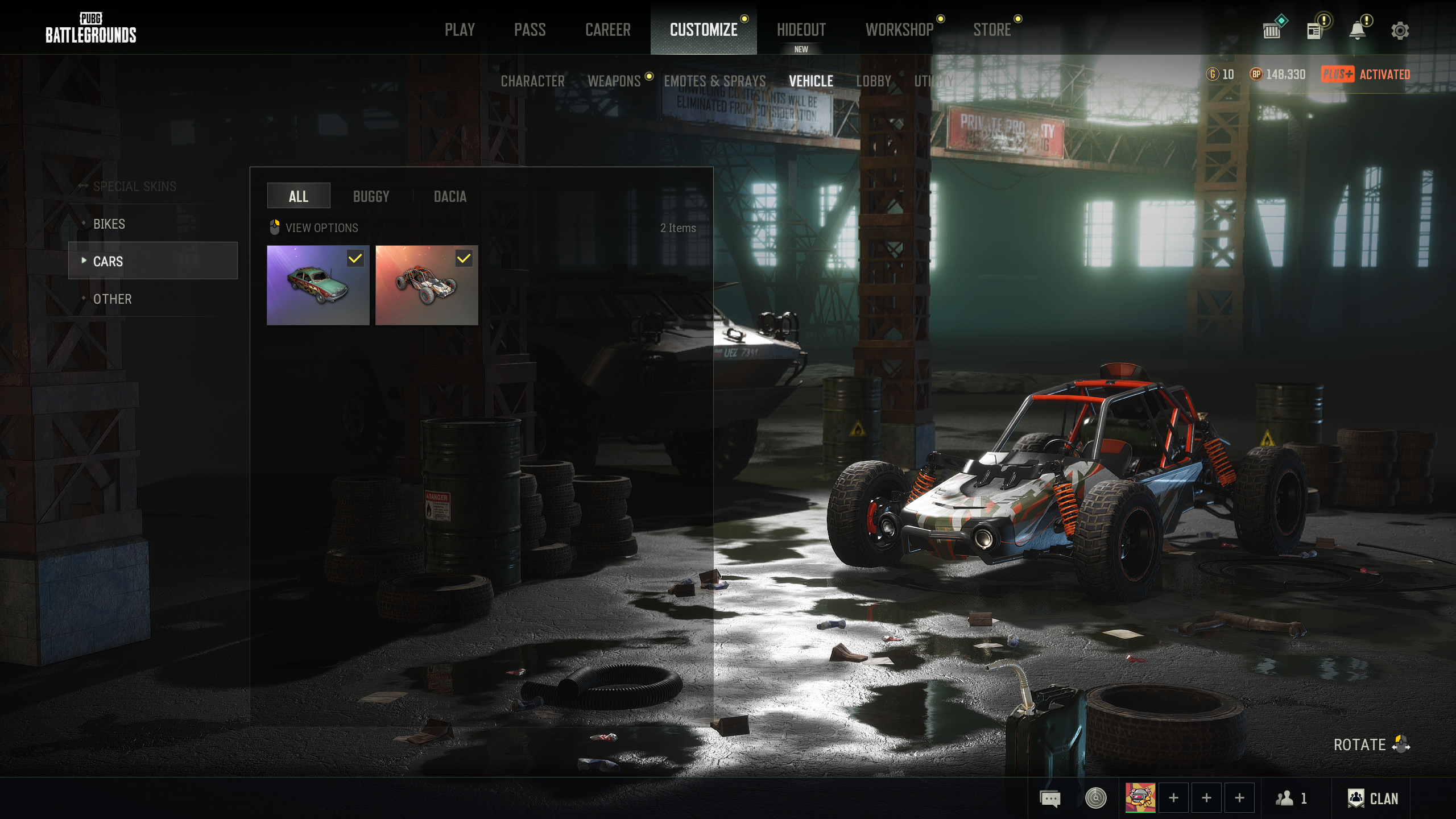The width and height of the screenshot is (1456, 819).
Task: Select the Bikes category
Action: click(x=109, y=224)
